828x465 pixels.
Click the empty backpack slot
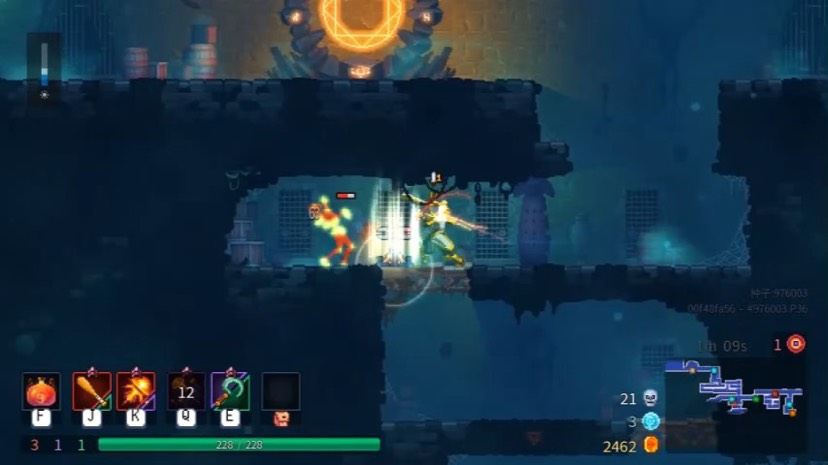click(x=281, y=391)
